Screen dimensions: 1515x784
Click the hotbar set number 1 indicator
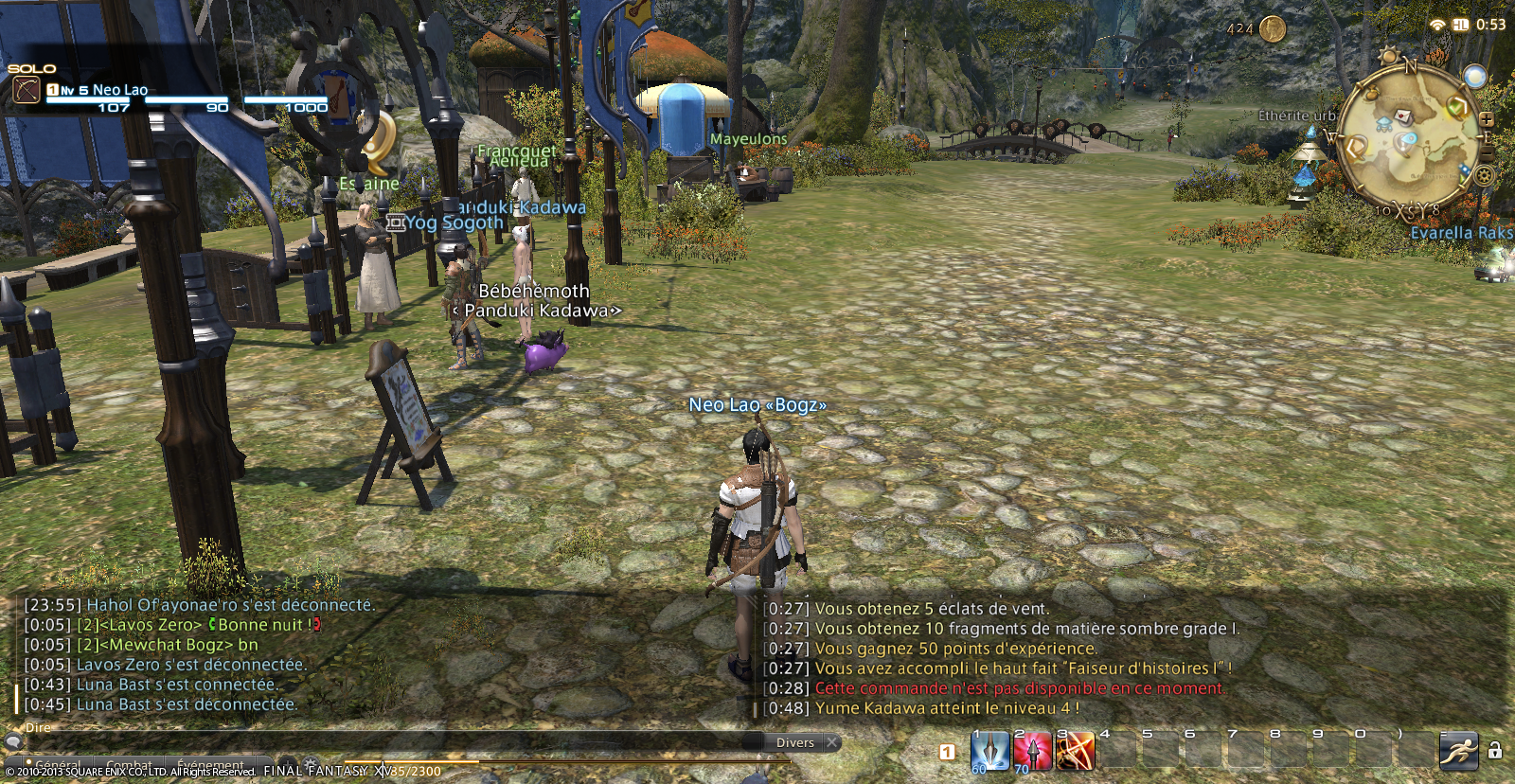947,752
